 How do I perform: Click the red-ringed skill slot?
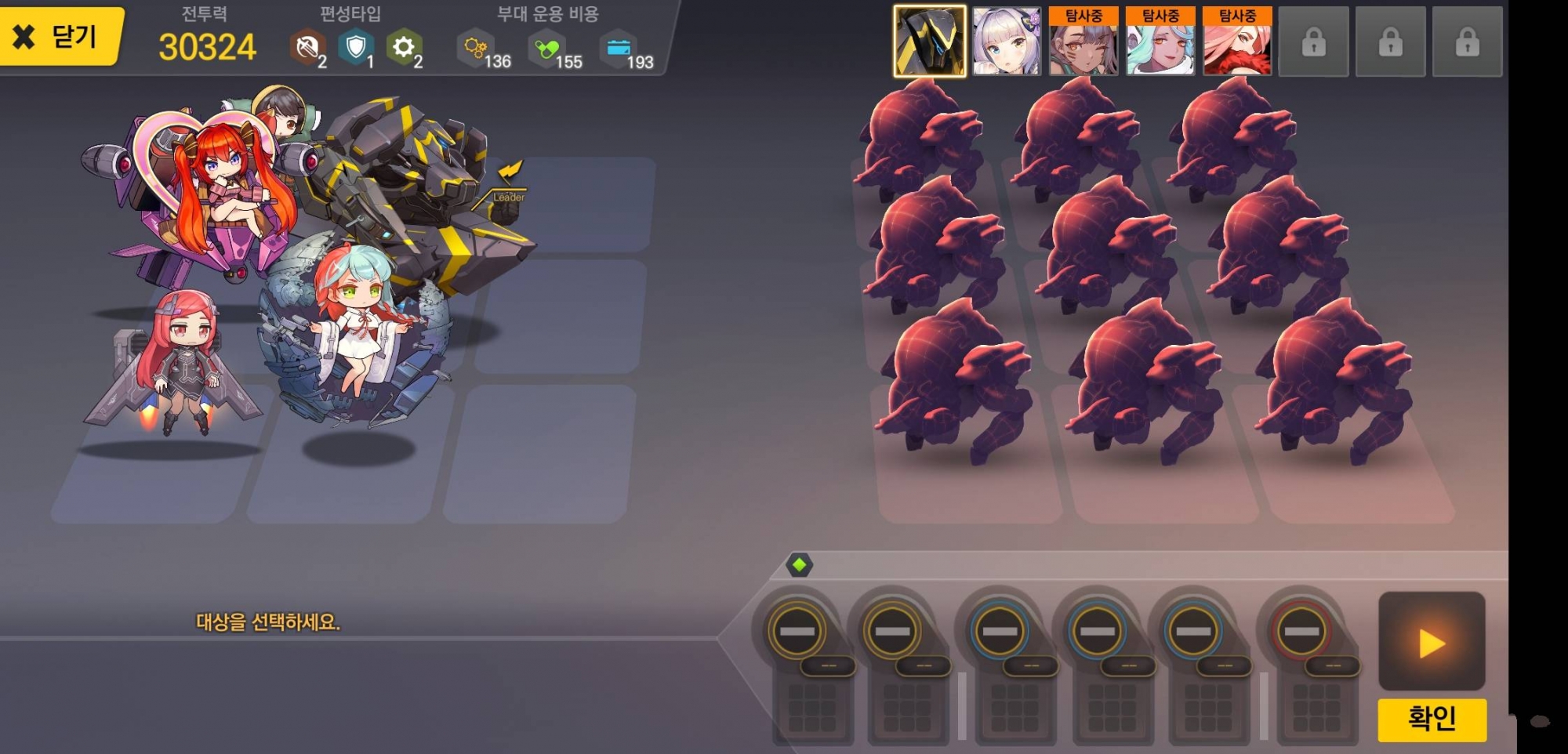1301,631
